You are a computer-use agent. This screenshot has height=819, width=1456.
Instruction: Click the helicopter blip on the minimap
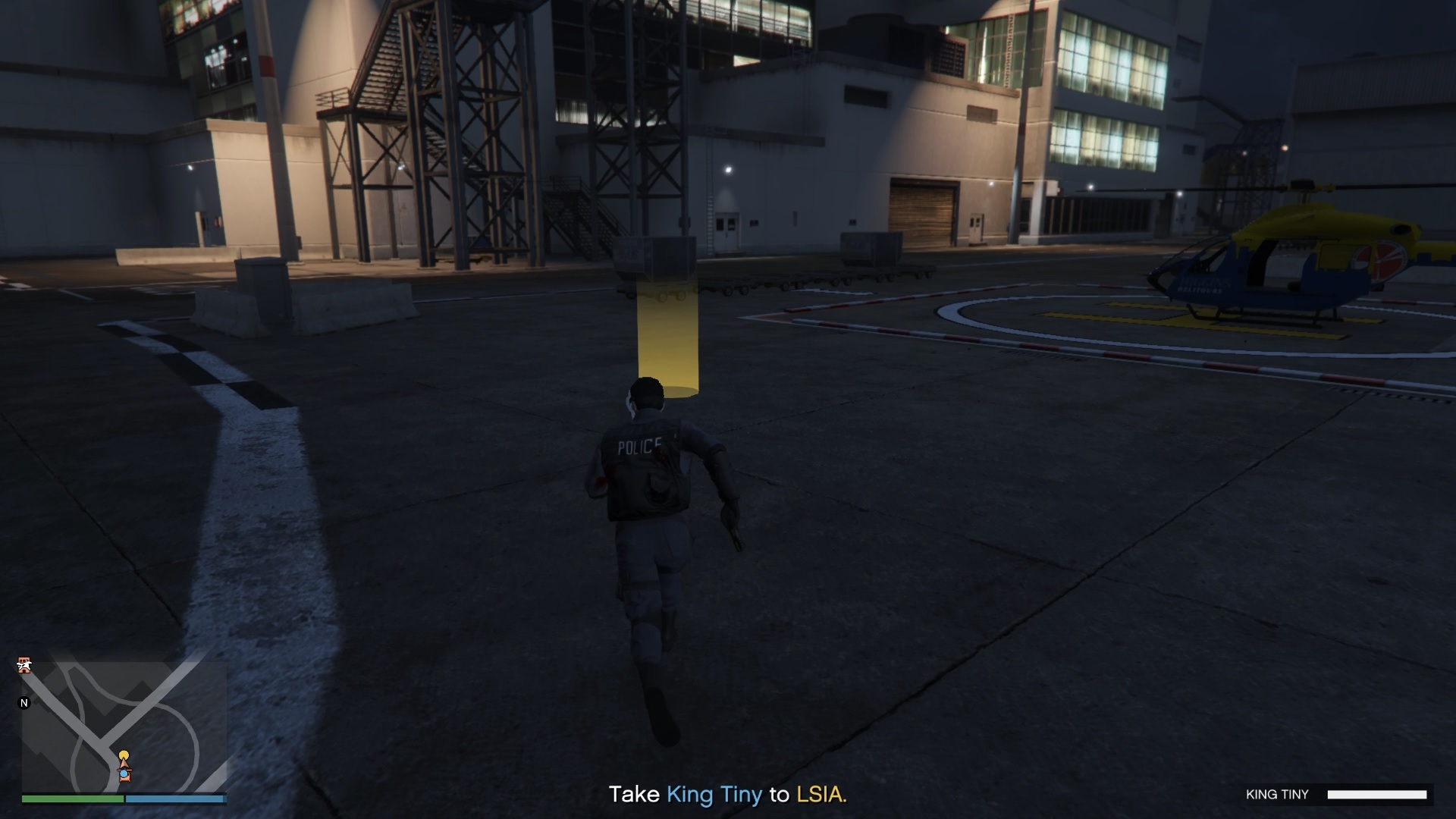(25, 664)
